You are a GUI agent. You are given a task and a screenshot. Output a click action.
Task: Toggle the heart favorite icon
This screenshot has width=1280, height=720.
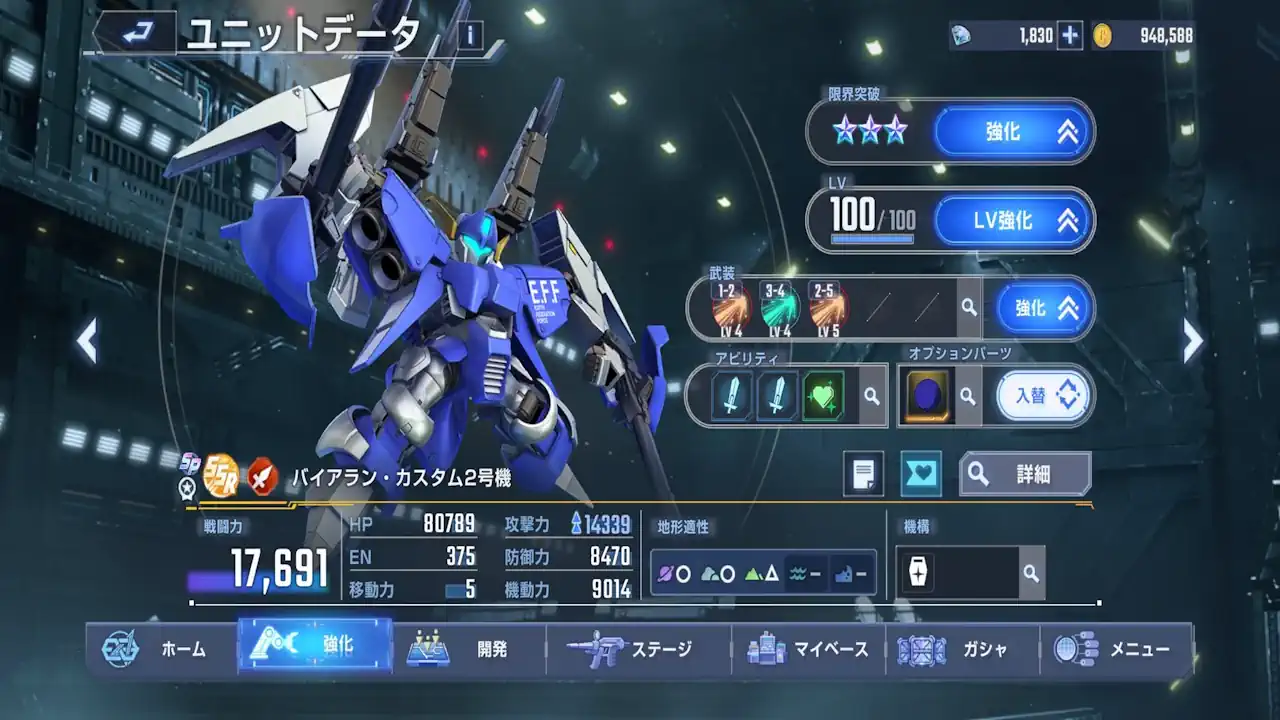(920, 474)
